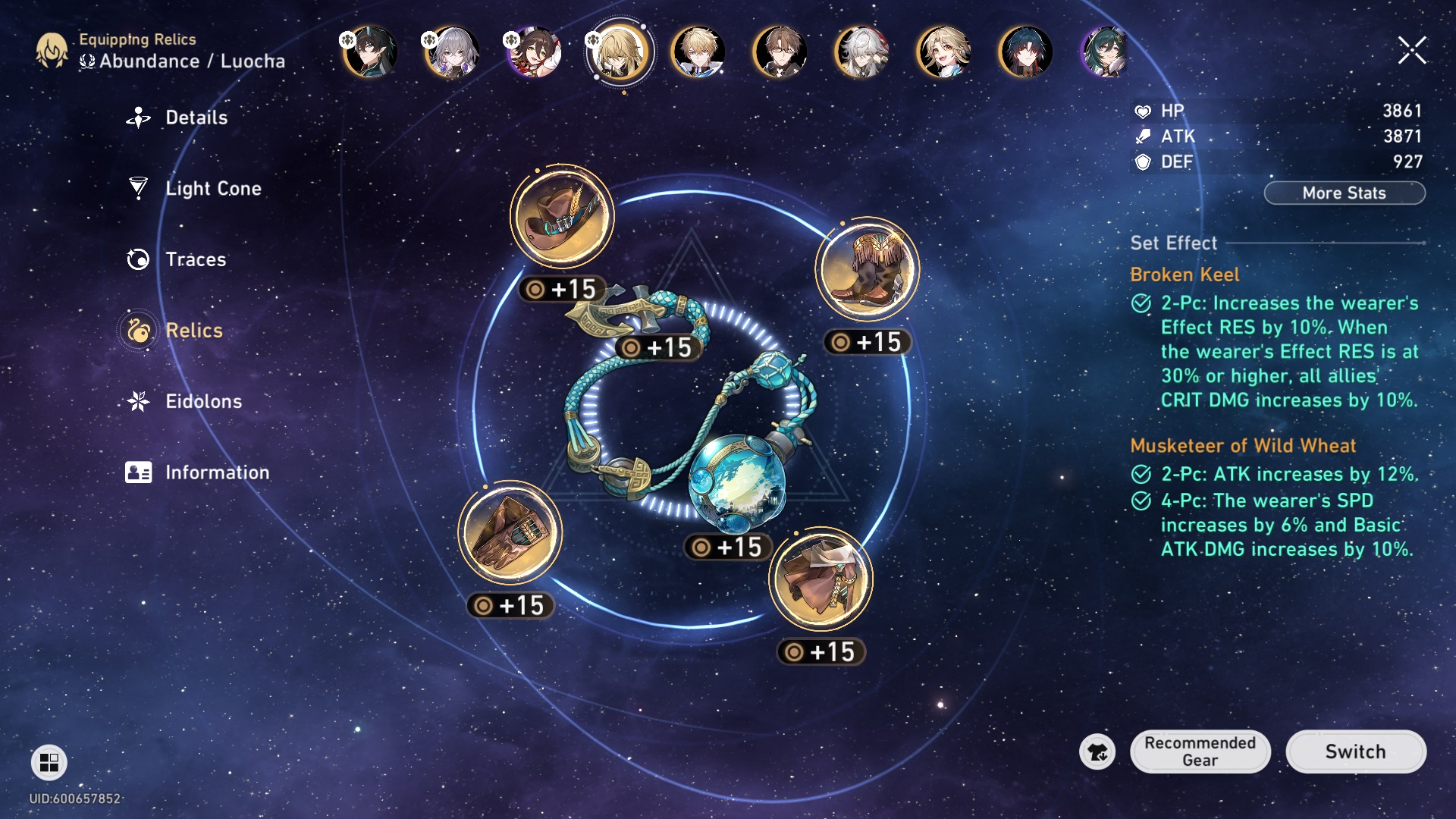
Task: Open the grid menu icon above the UID
Action: (49, 762)
